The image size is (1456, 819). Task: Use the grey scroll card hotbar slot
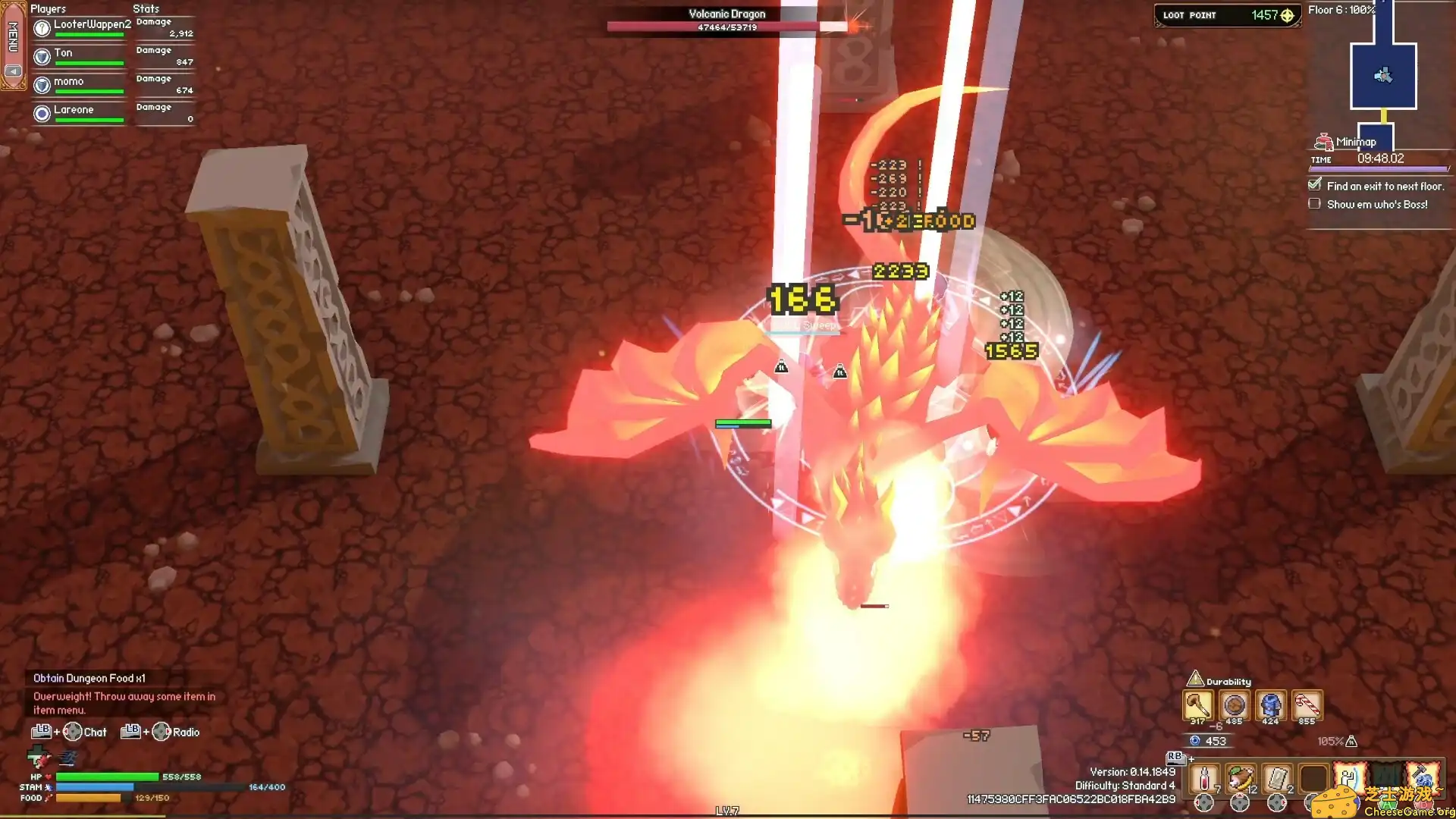[x=1277, y=779]
